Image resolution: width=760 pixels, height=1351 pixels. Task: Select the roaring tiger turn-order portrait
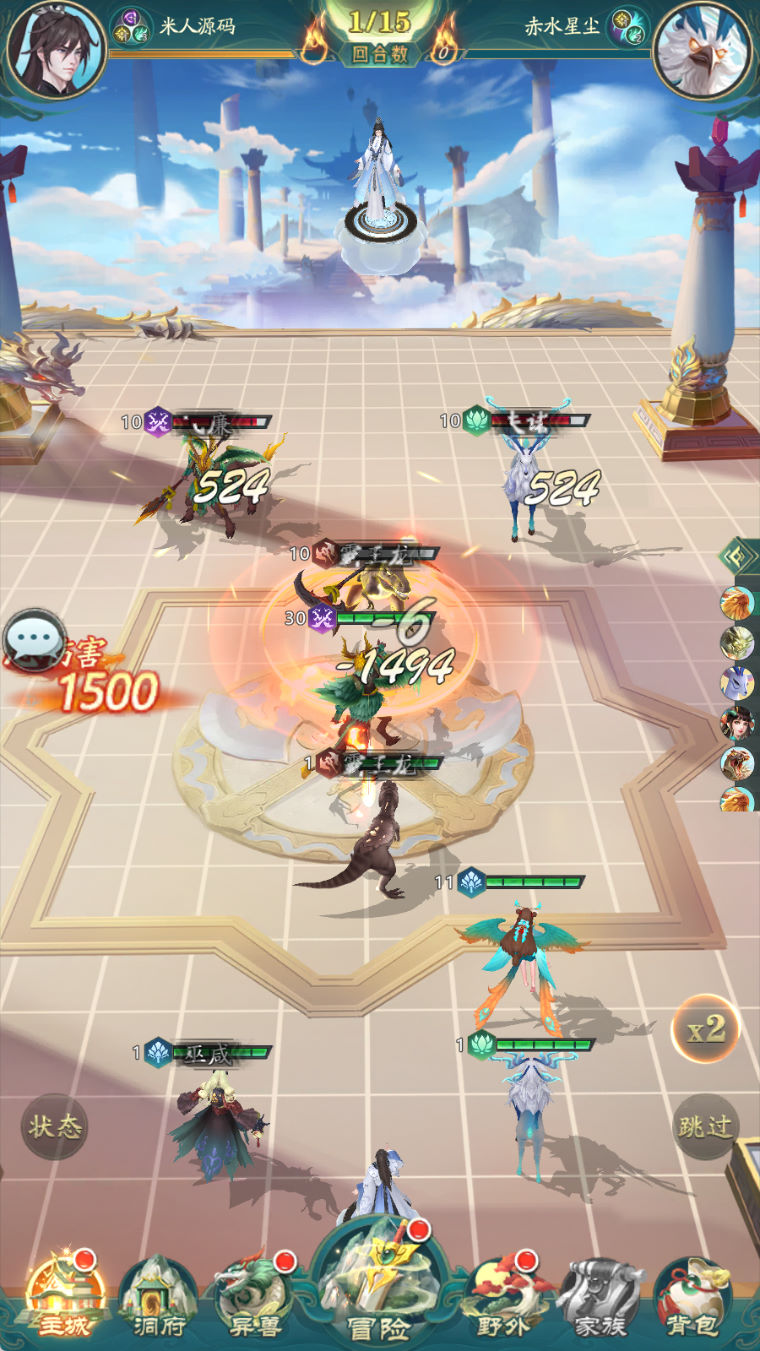[x=738, y=763]
